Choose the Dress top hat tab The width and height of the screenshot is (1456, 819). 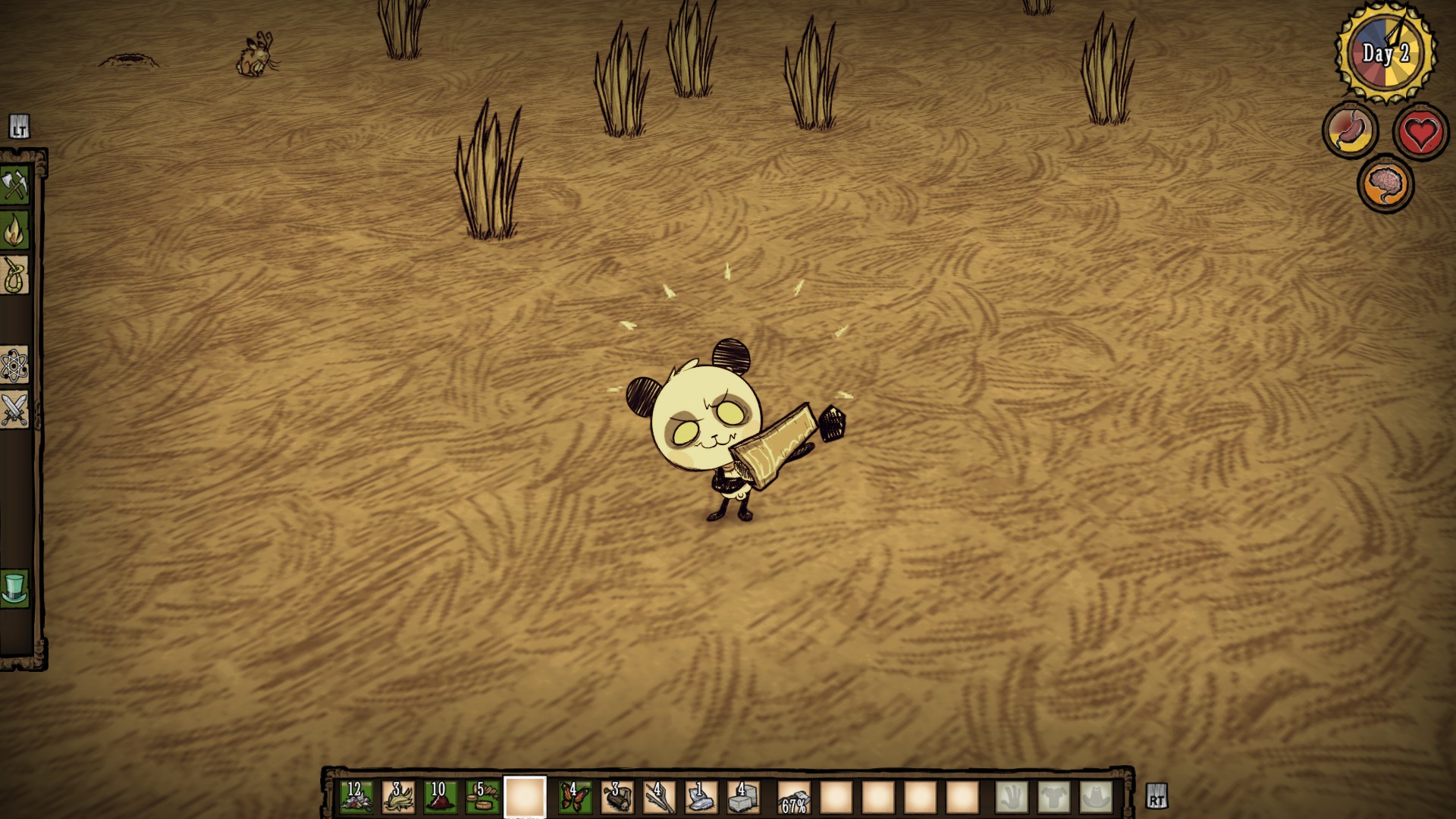(14, 588)
